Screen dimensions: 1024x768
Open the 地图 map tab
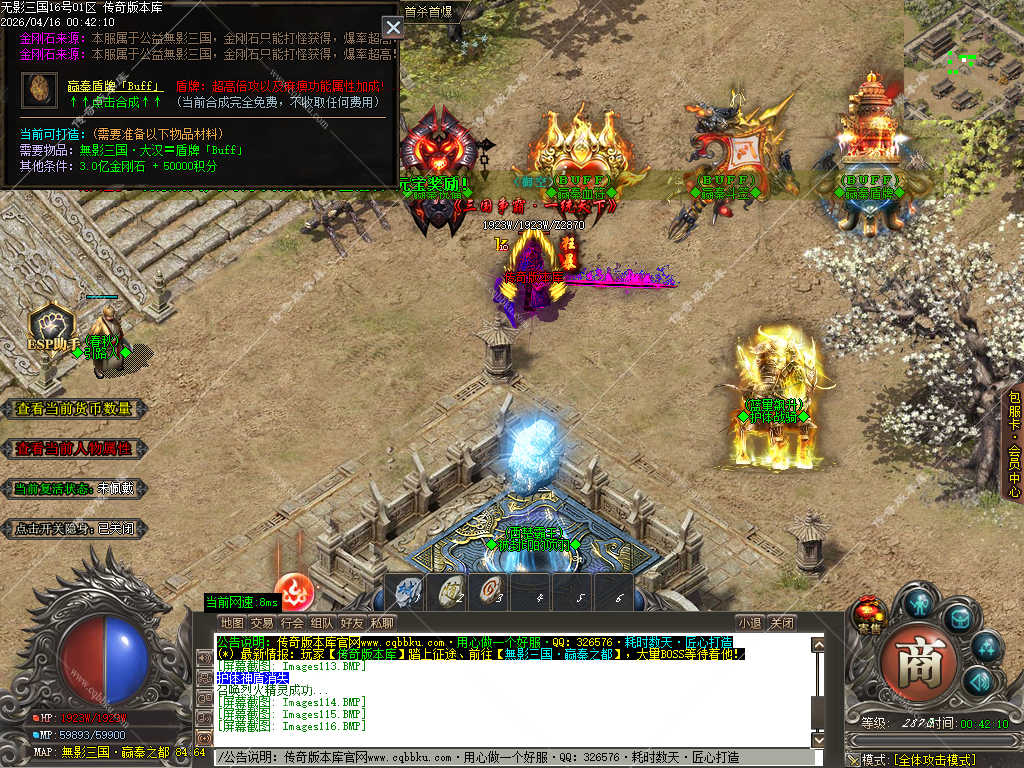click(x=232, y=623)
